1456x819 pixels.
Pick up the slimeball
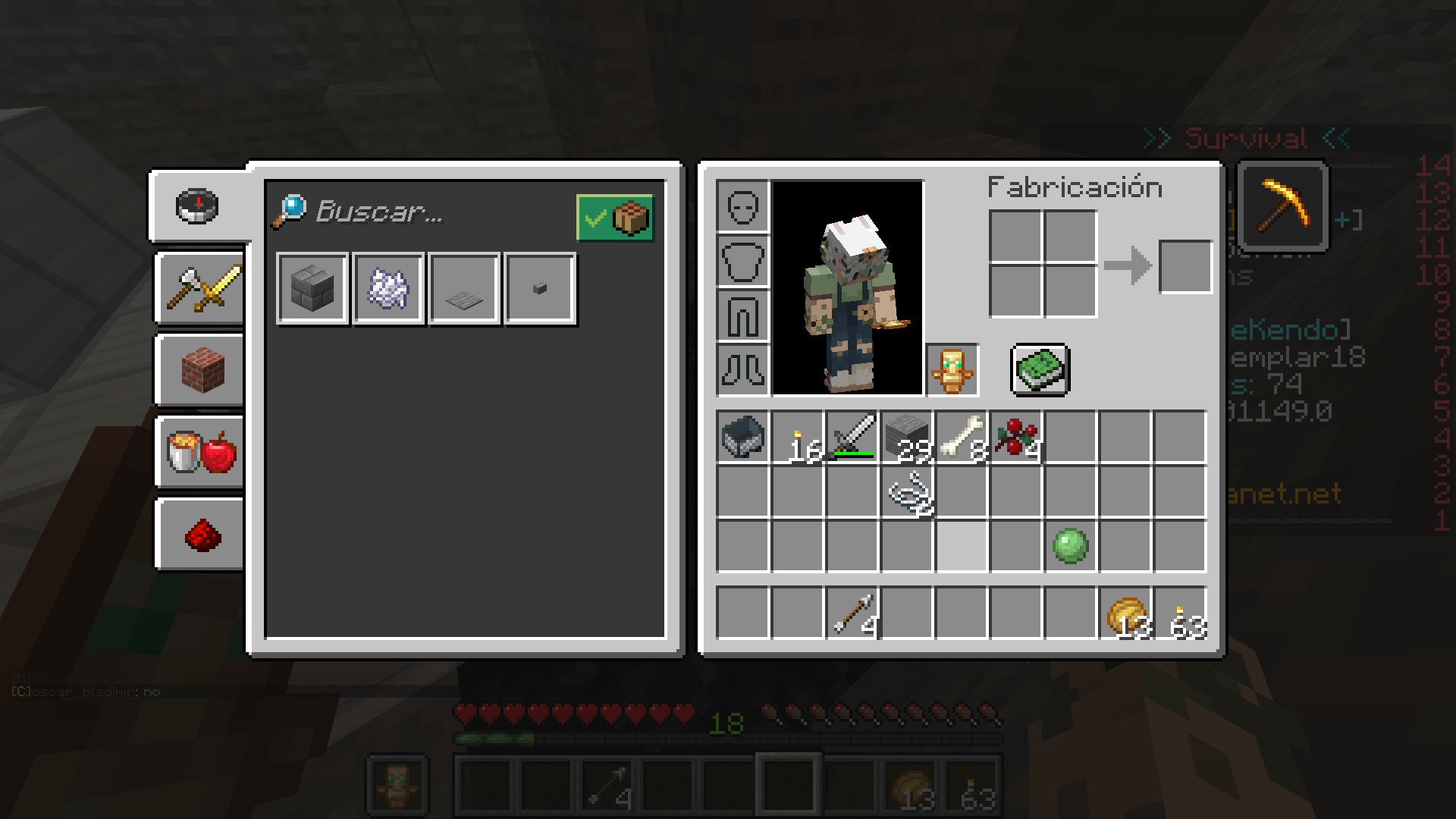(x=1071, y=545)
